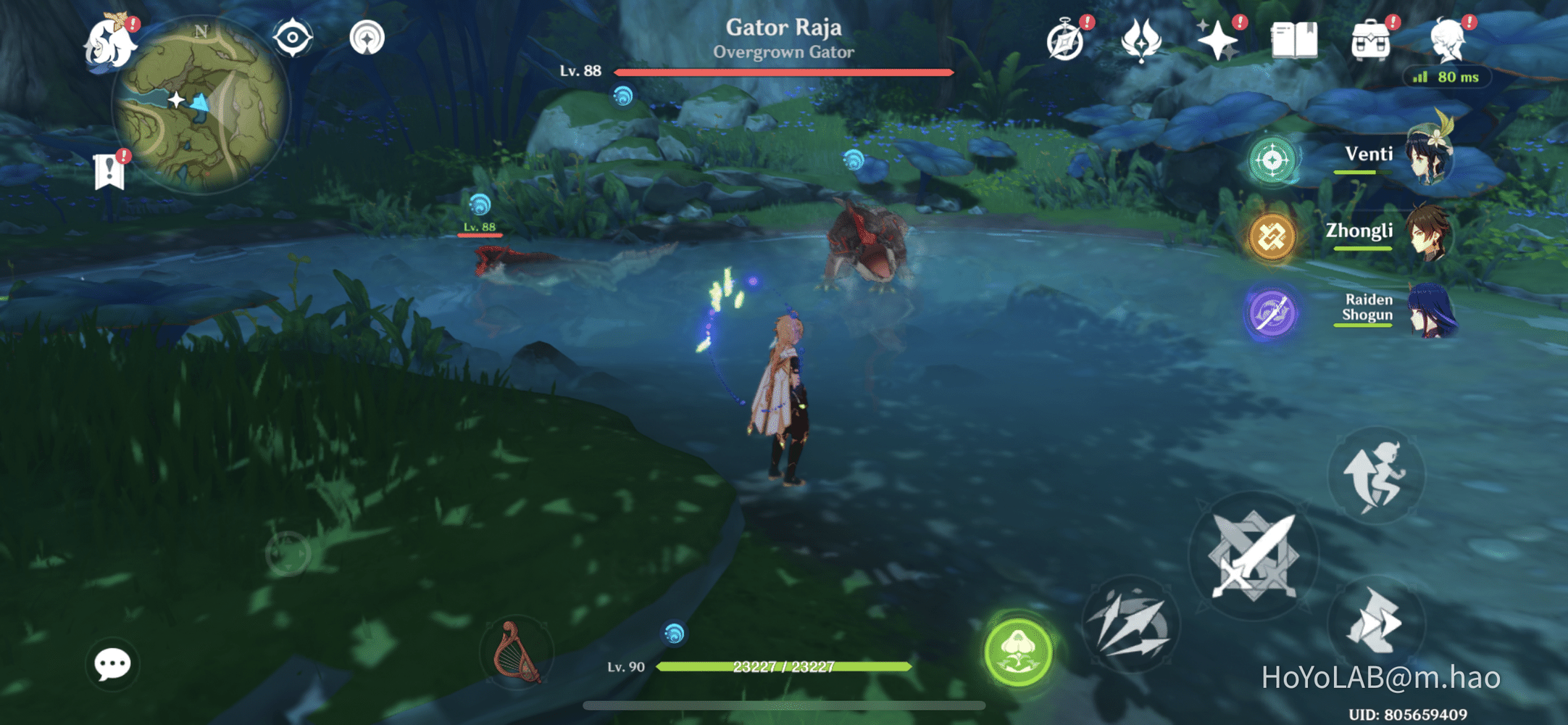
Task: Tap Gator Raja's red health bar
Action: pyautogui.click(x=781, y=72)
